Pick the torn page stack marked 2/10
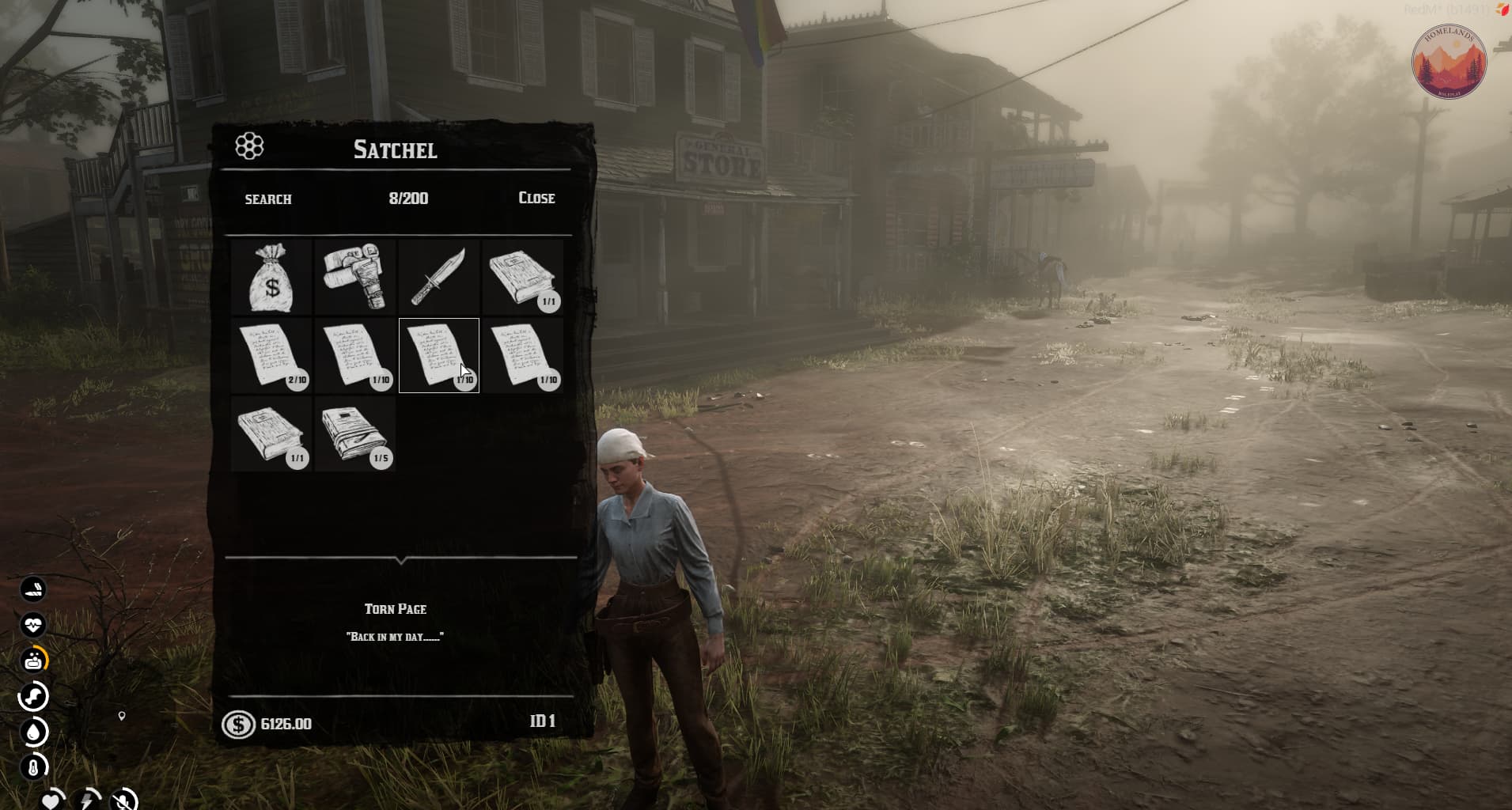Image resolution: width=1512 pixels, height=810 pixels. (271, 355)
